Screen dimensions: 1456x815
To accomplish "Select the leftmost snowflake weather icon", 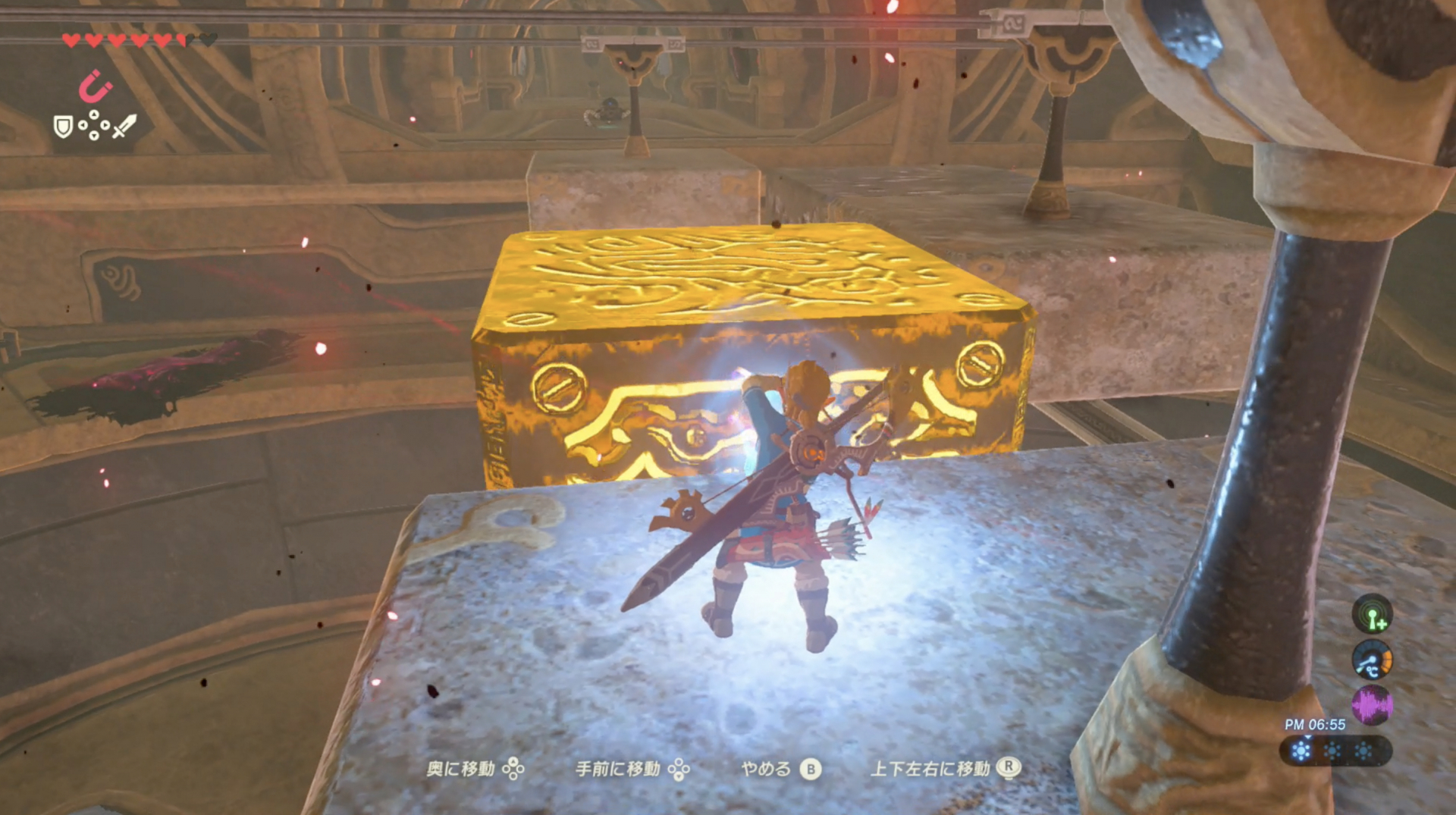I will (1301, 750).
